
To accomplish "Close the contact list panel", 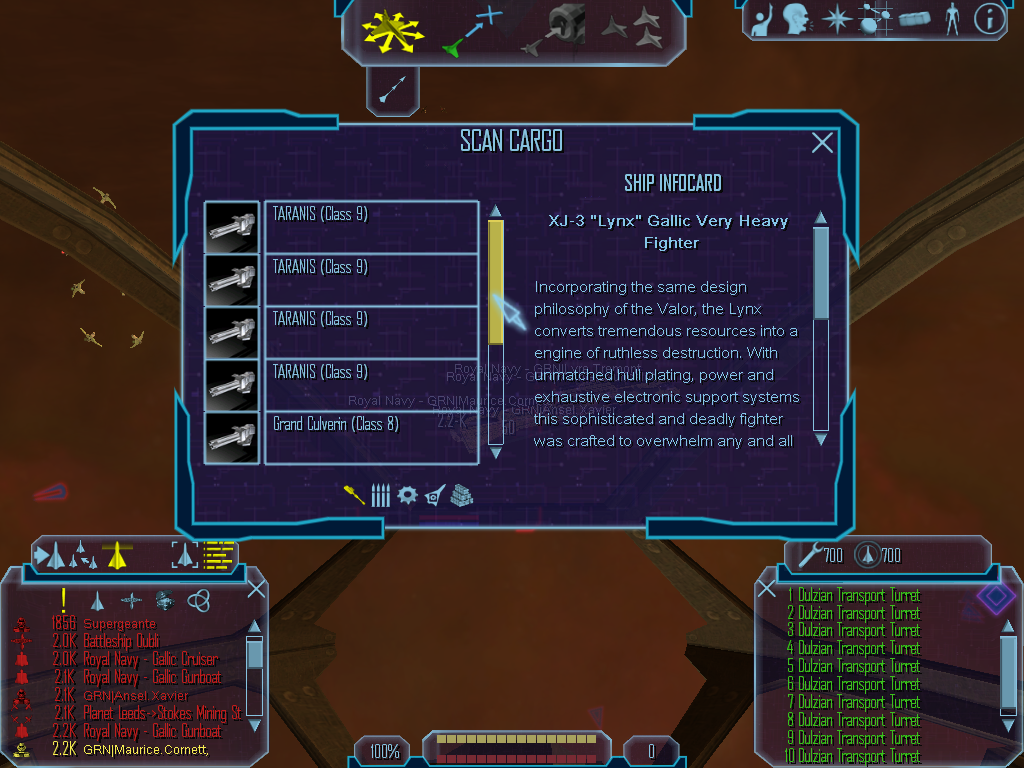I will tap(256, 588).
